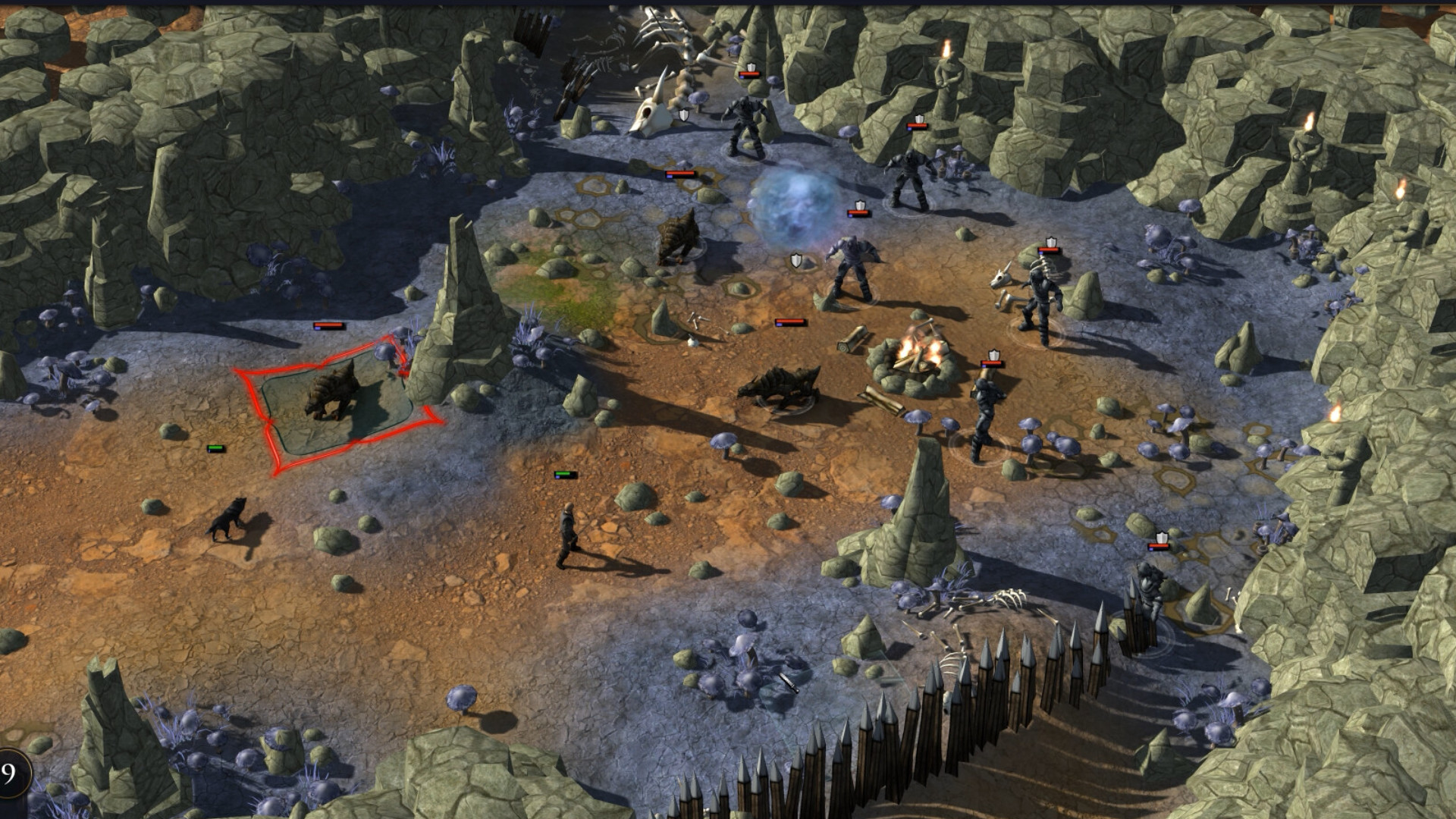Select the red-outlined beast tile
The image size is (1456, 819).
pos(336,403)
